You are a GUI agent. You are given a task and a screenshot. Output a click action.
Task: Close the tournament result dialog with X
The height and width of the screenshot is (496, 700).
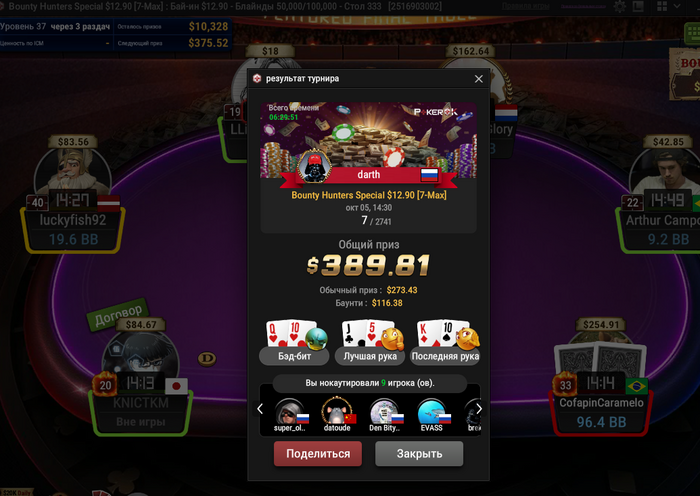click(478, 78)
